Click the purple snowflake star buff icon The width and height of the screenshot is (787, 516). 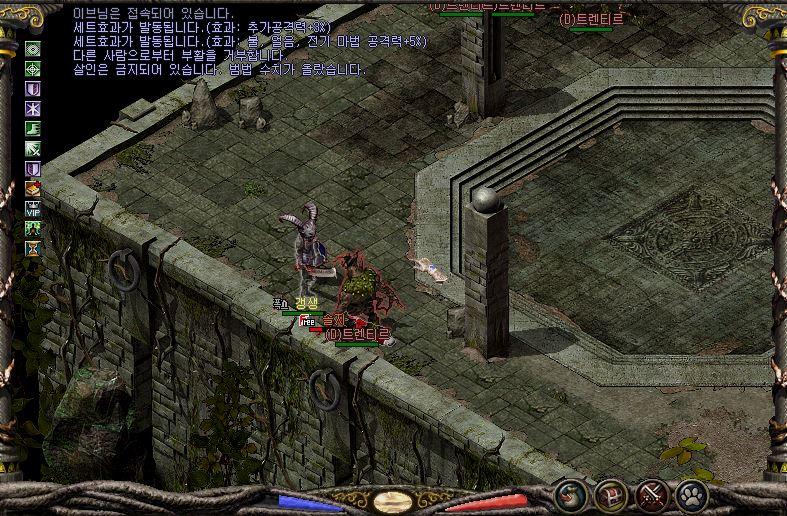pyautogui.click(x=33, y=109)
